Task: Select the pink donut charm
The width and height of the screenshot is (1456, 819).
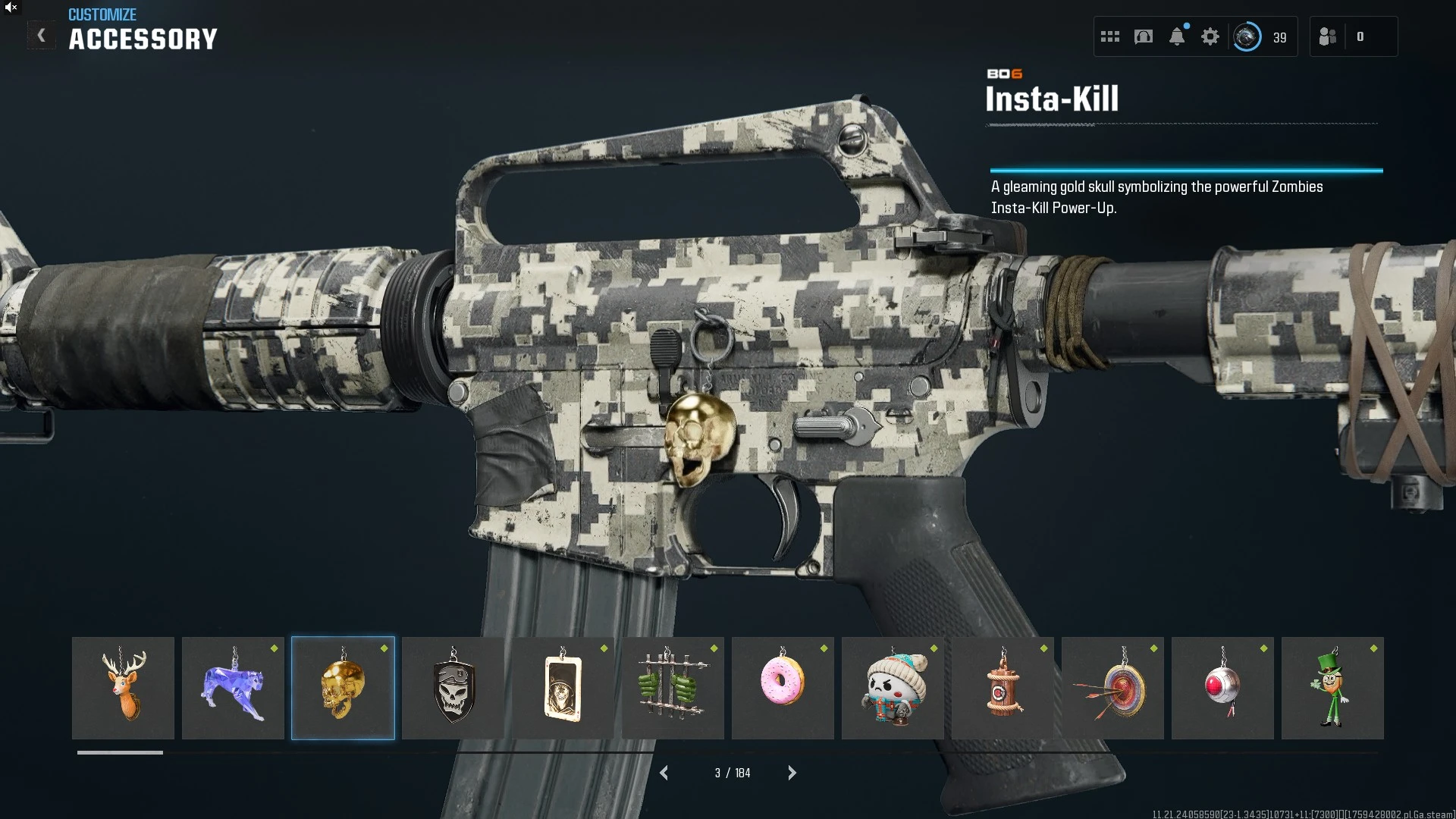Action: 783,688
